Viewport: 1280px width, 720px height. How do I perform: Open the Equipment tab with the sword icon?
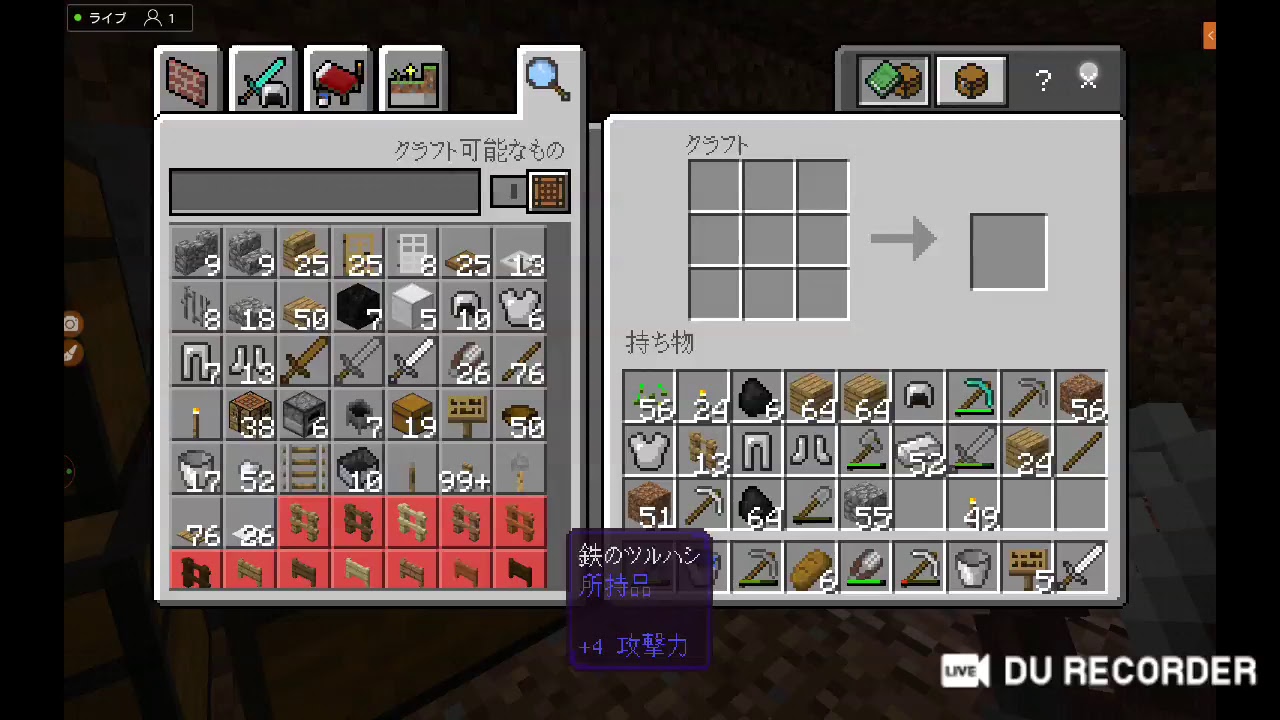tap(262, 79)
